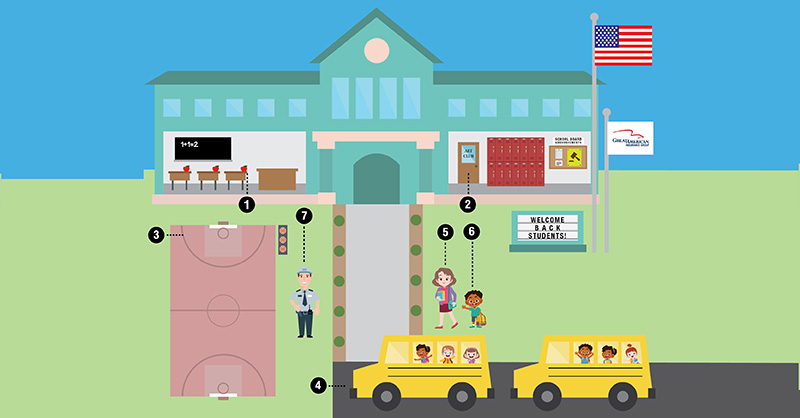Click hotspot number 2 under the hallway lockers
The width and height of the screenshot is (800, 418).
[466, 204]
